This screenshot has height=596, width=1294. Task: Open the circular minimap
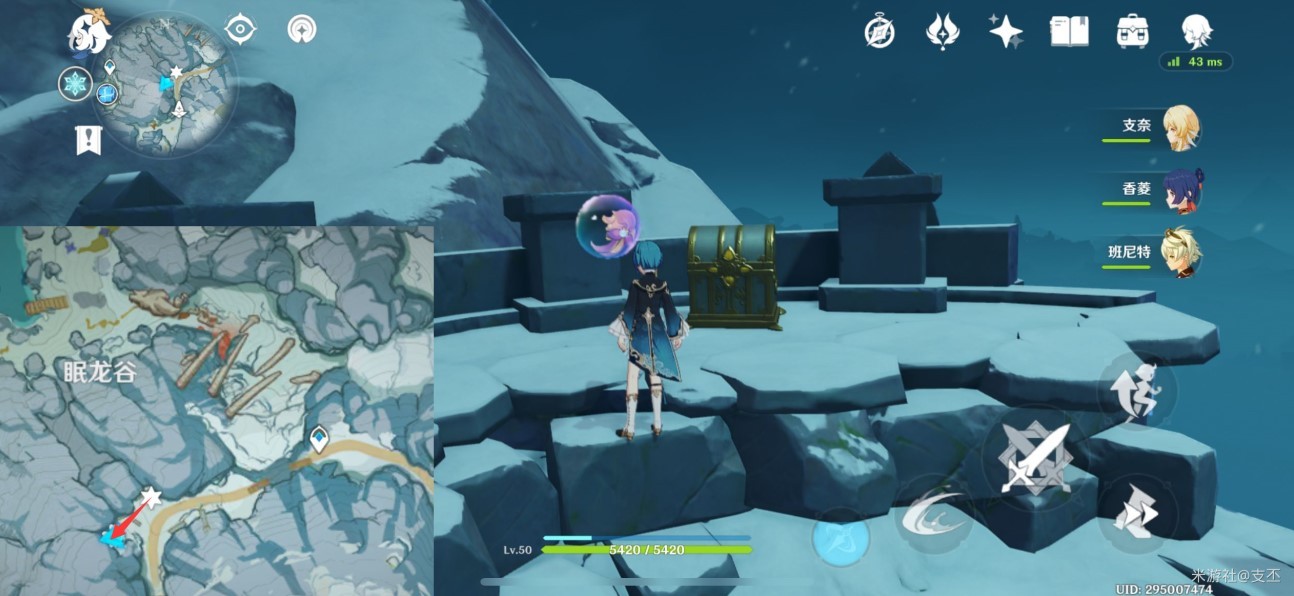pos(171,84)
